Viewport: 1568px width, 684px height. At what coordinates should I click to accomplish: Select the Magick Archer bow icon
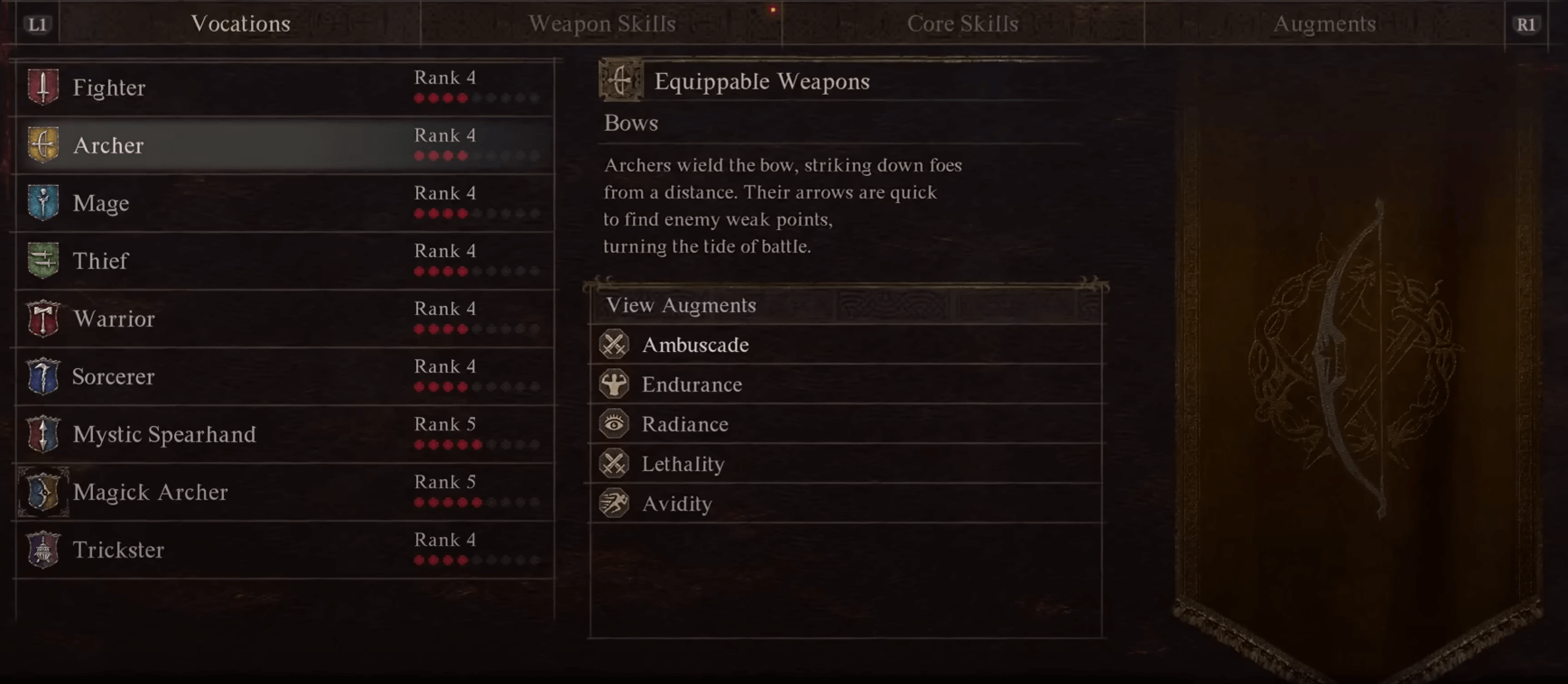point(42,492)
